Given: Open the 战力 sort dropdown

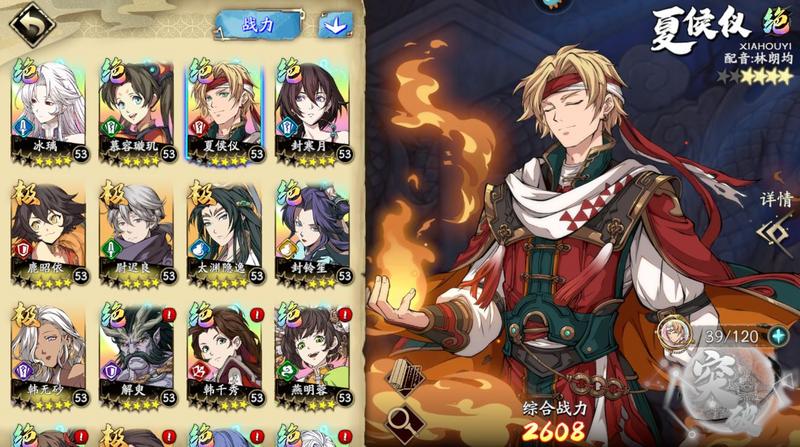Looking at the screenshot, I should (x=258, y=24).
